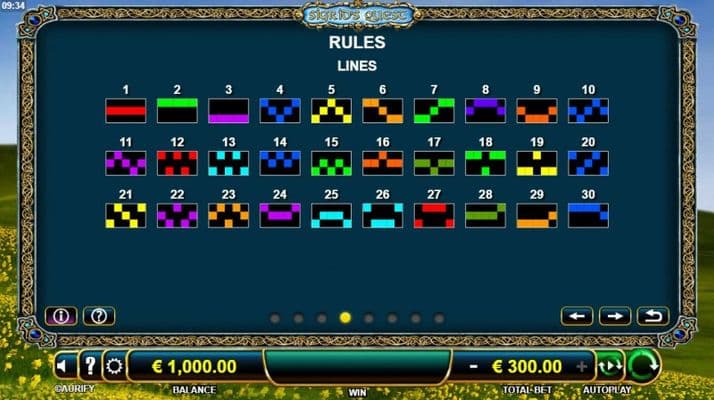Screen dimensions: 714x400
Task: Toggle the sound speaker icon
Action: click(x=66, y=366)
